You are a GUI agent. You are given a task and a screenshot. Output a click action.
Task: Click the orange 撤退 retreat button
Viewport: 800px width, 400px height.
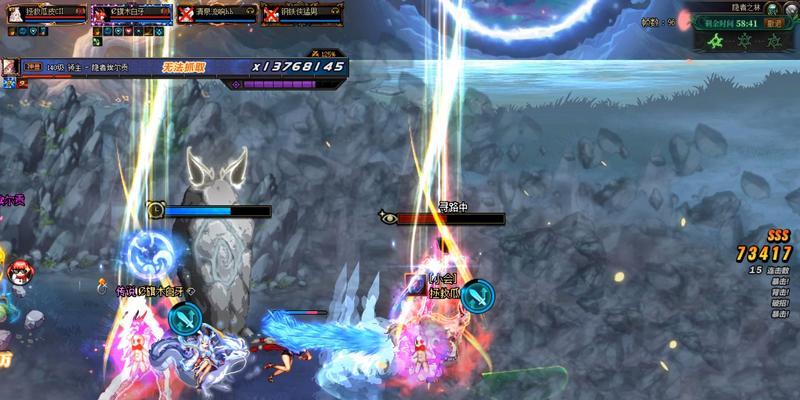(773, 23)
